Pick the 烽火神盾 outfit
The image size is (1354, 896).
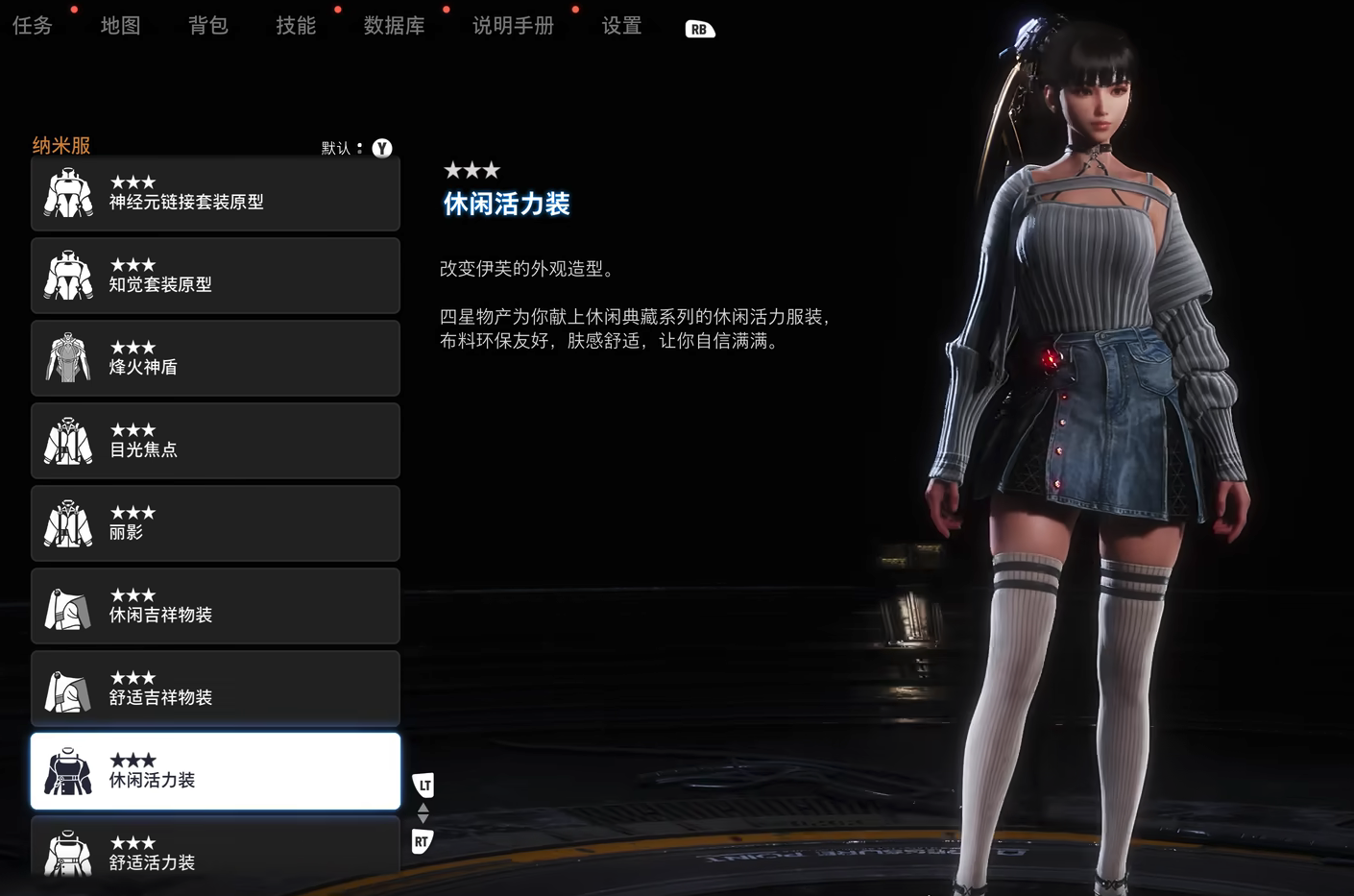tap(215, 359)
